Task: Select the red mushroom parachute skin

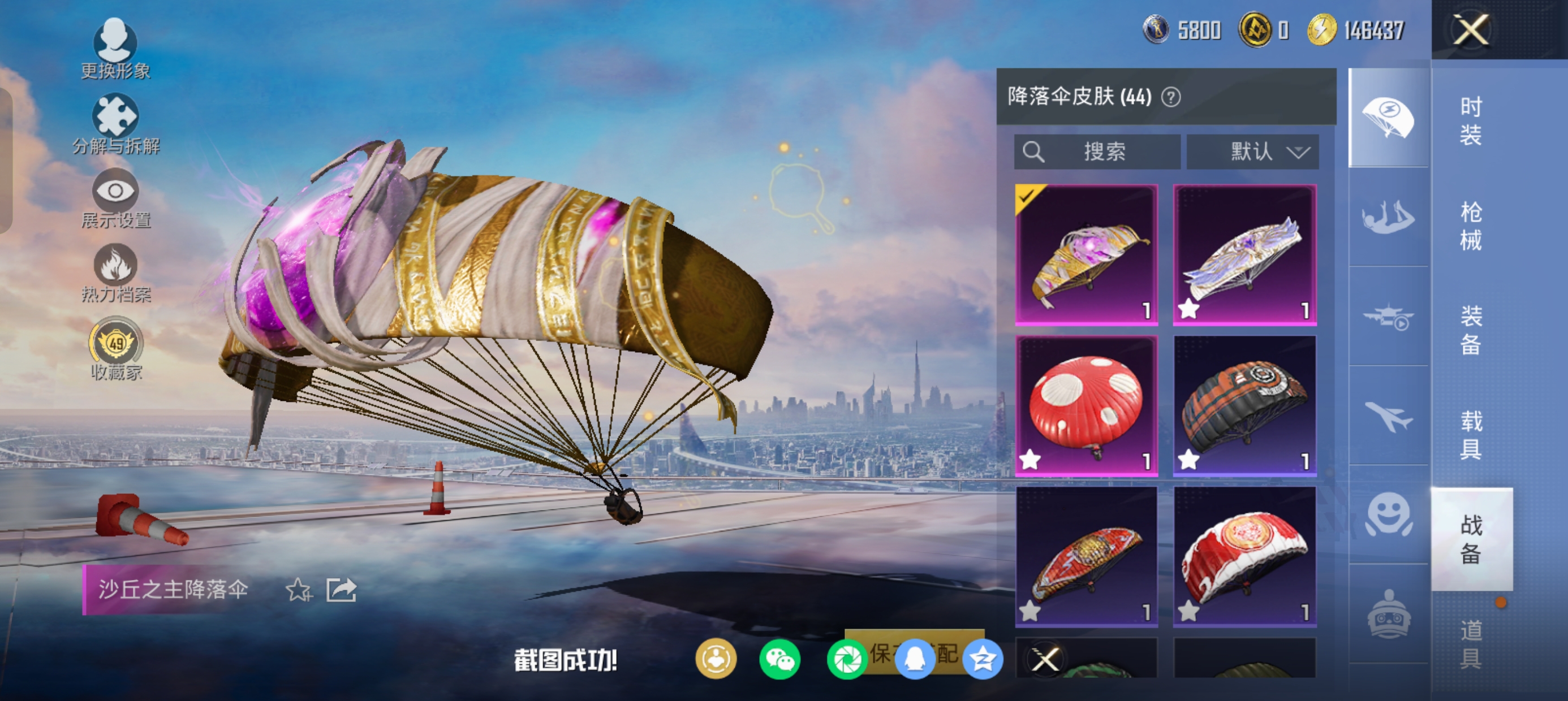Action: point(1087,405)
